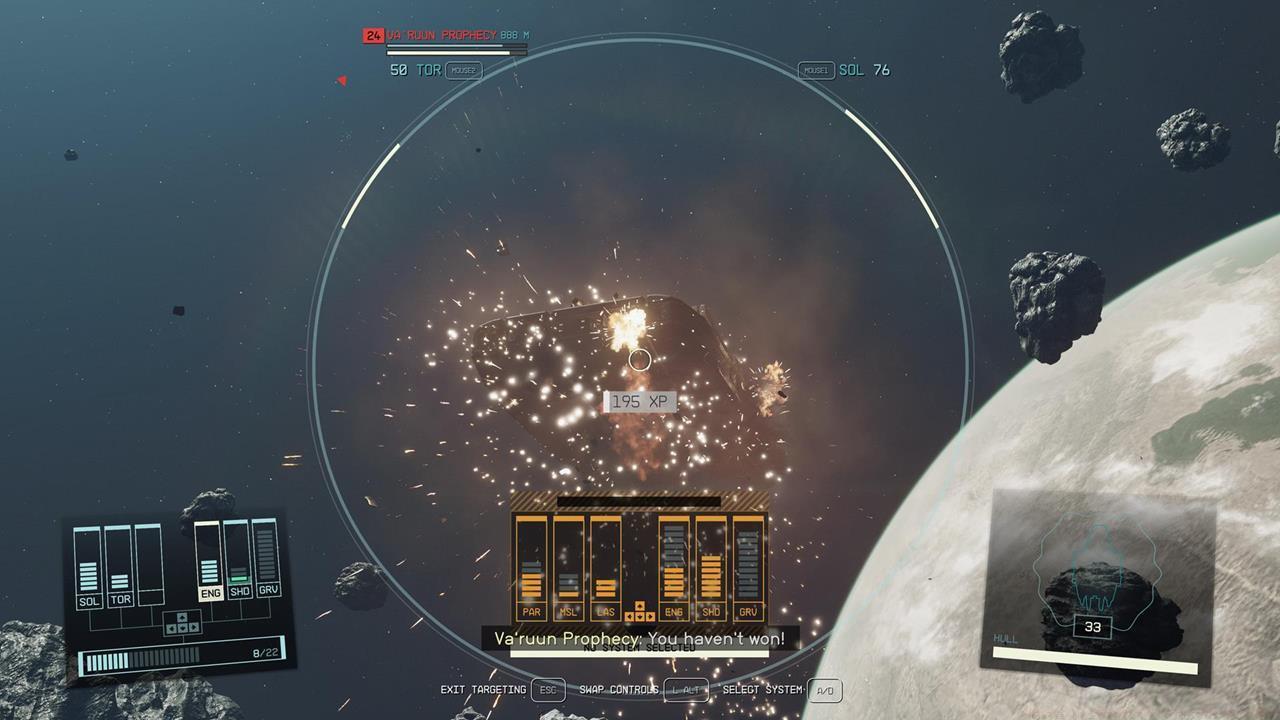Screen dimensions: 1280x720
Task: Select your ship's SOL power column
Action: 88,567
